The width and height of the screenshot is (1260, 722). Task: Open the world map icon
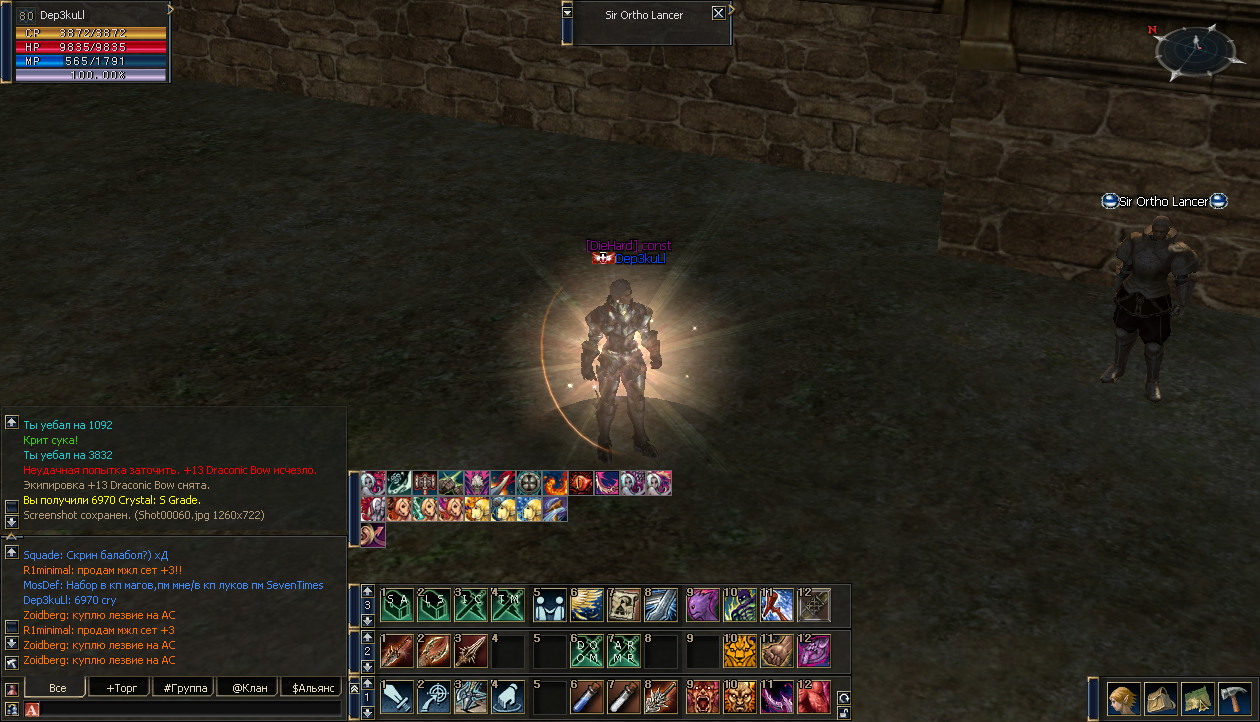tap(1197, 697)
